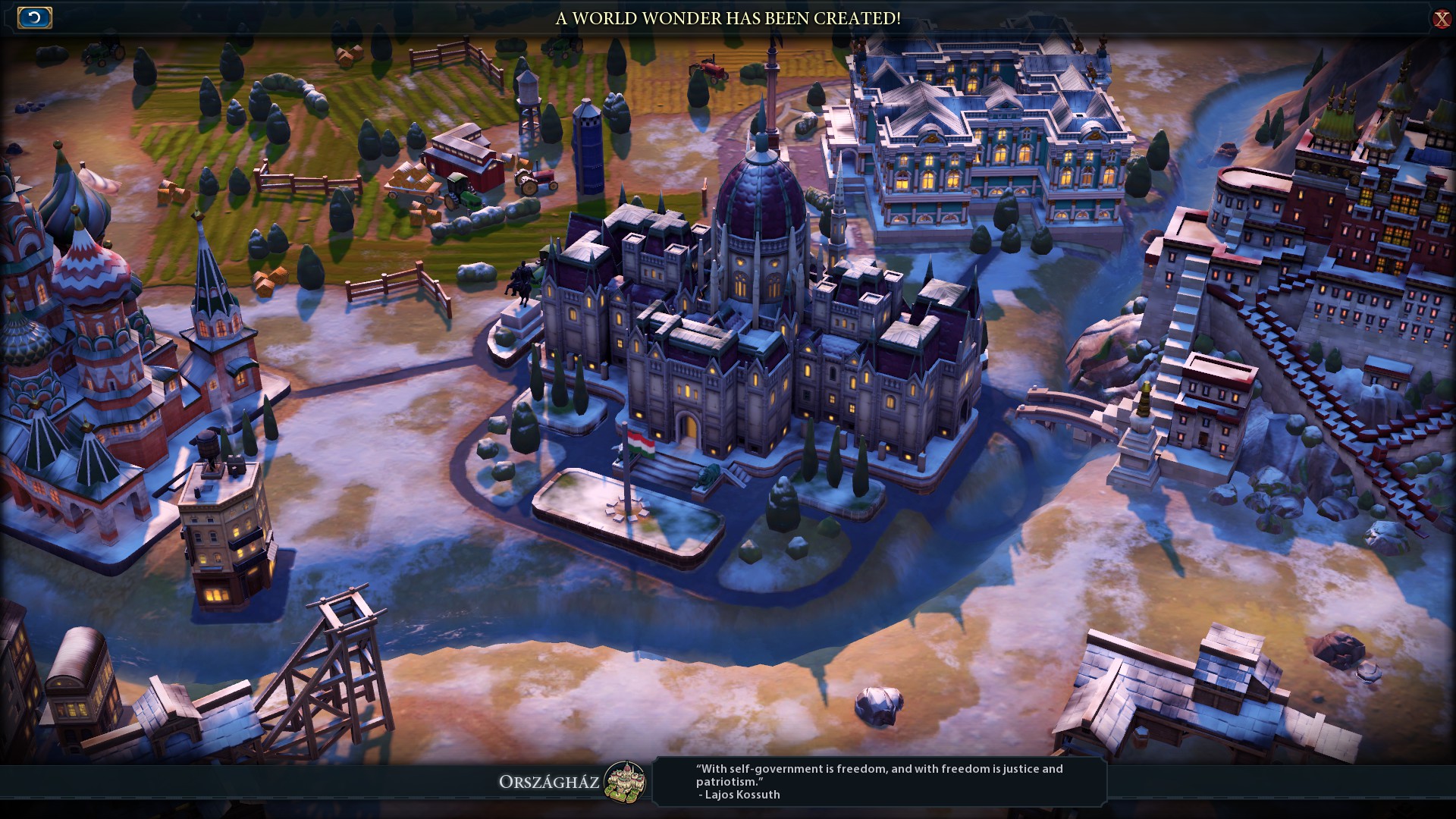Replay the wonder construction animation
Image resolution: width=1456 pixels, height=819 pixels.
coord(35,17)
